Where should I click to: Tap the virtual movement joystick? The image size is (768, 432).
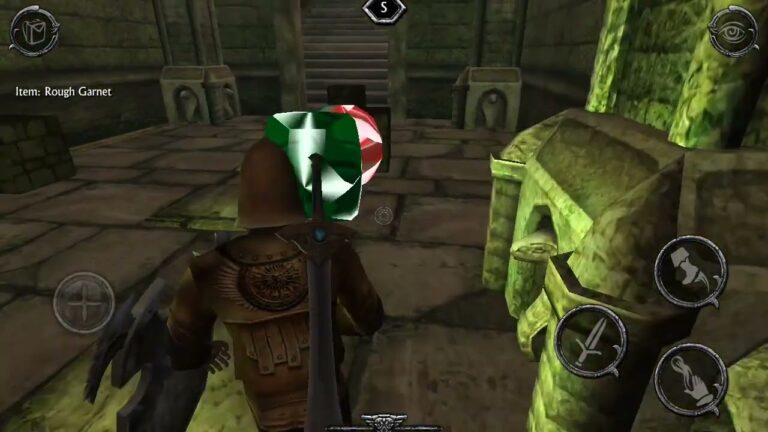tap(83, 302)
